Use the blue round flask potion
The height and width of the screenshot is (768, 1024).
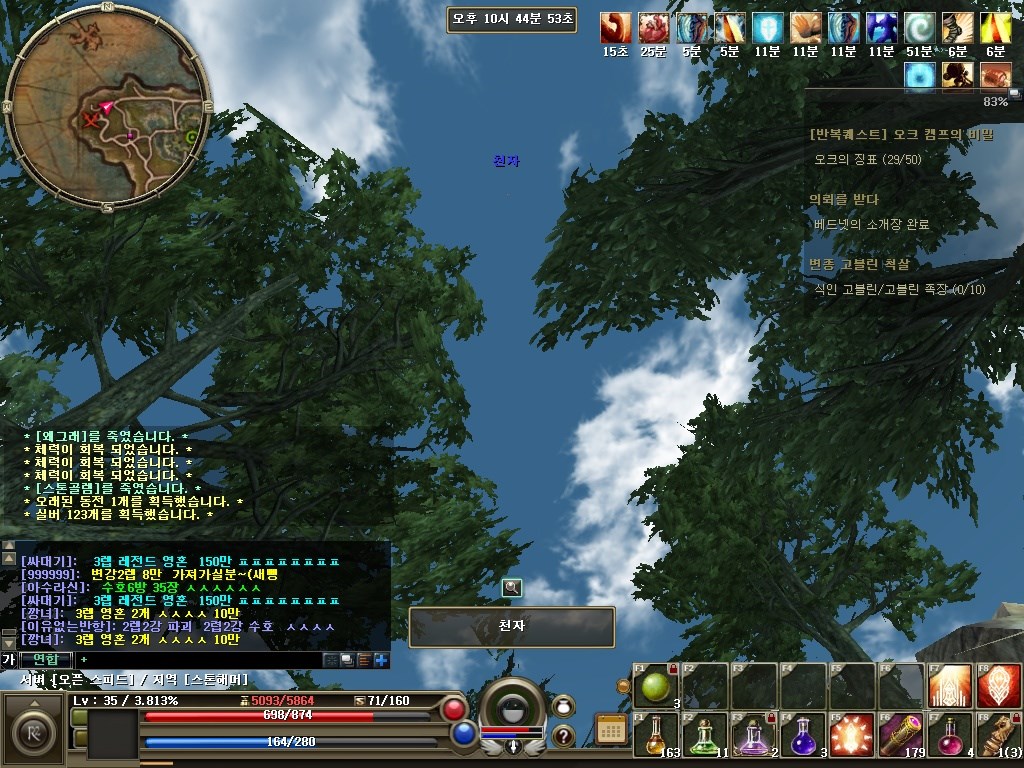(803, 735)
